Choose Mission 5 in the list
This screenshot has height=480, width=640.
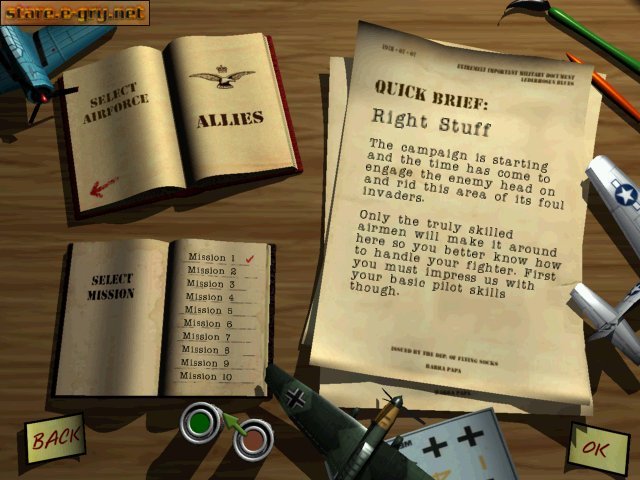(206, 310)
